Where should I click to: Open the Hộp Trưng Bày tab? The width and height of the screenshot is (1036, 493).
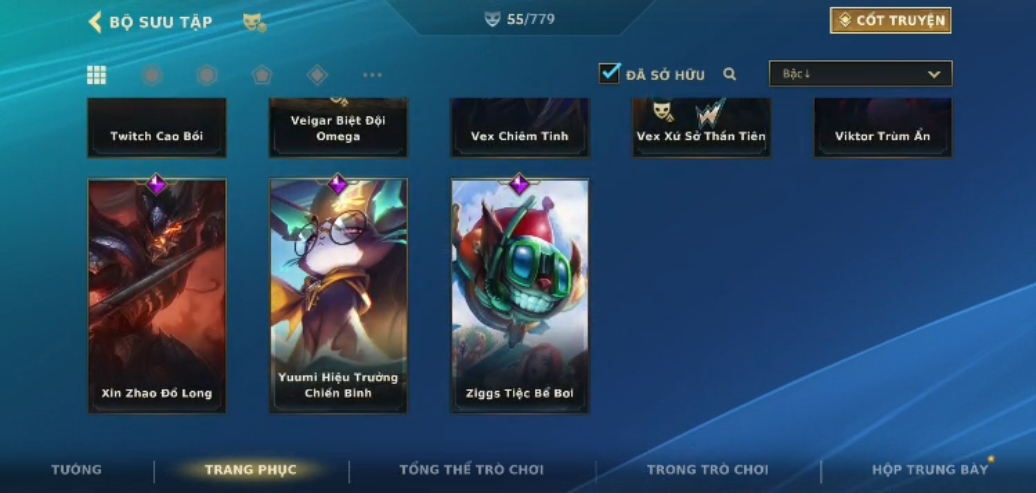(930, 470)
